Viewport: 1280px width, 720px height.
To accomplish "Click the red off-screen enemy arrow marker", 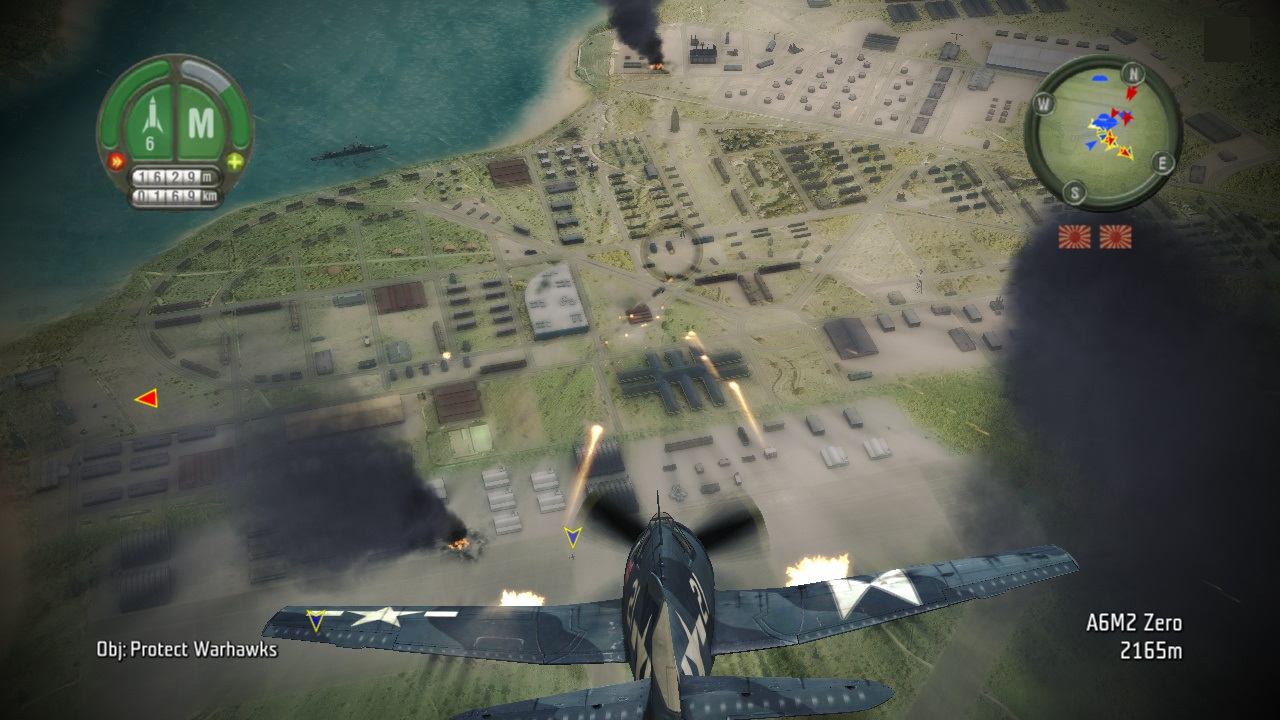I will (147, 399).
